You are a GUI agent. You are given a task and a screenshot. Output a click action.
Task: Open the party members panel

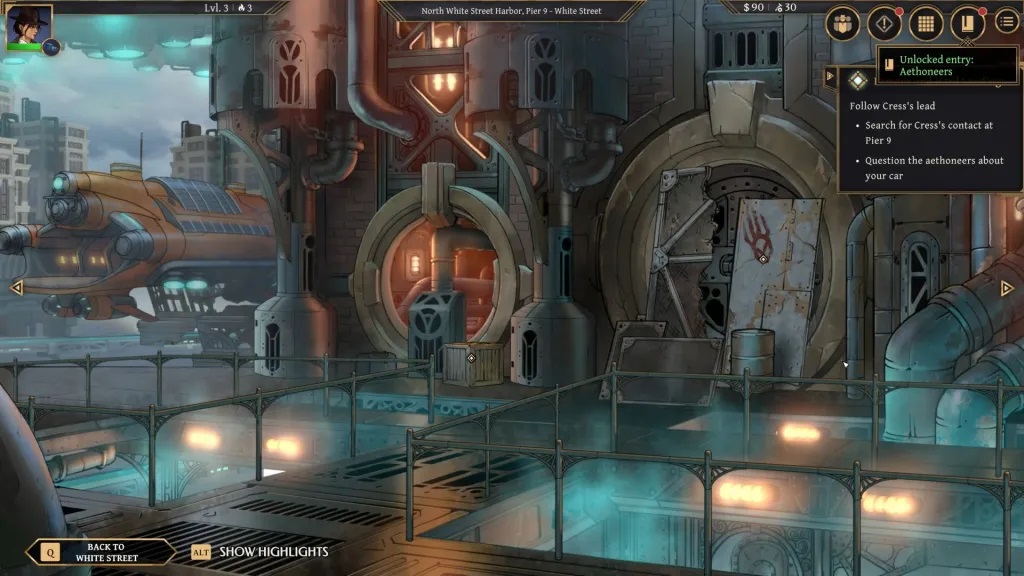[x=843, y=23]
